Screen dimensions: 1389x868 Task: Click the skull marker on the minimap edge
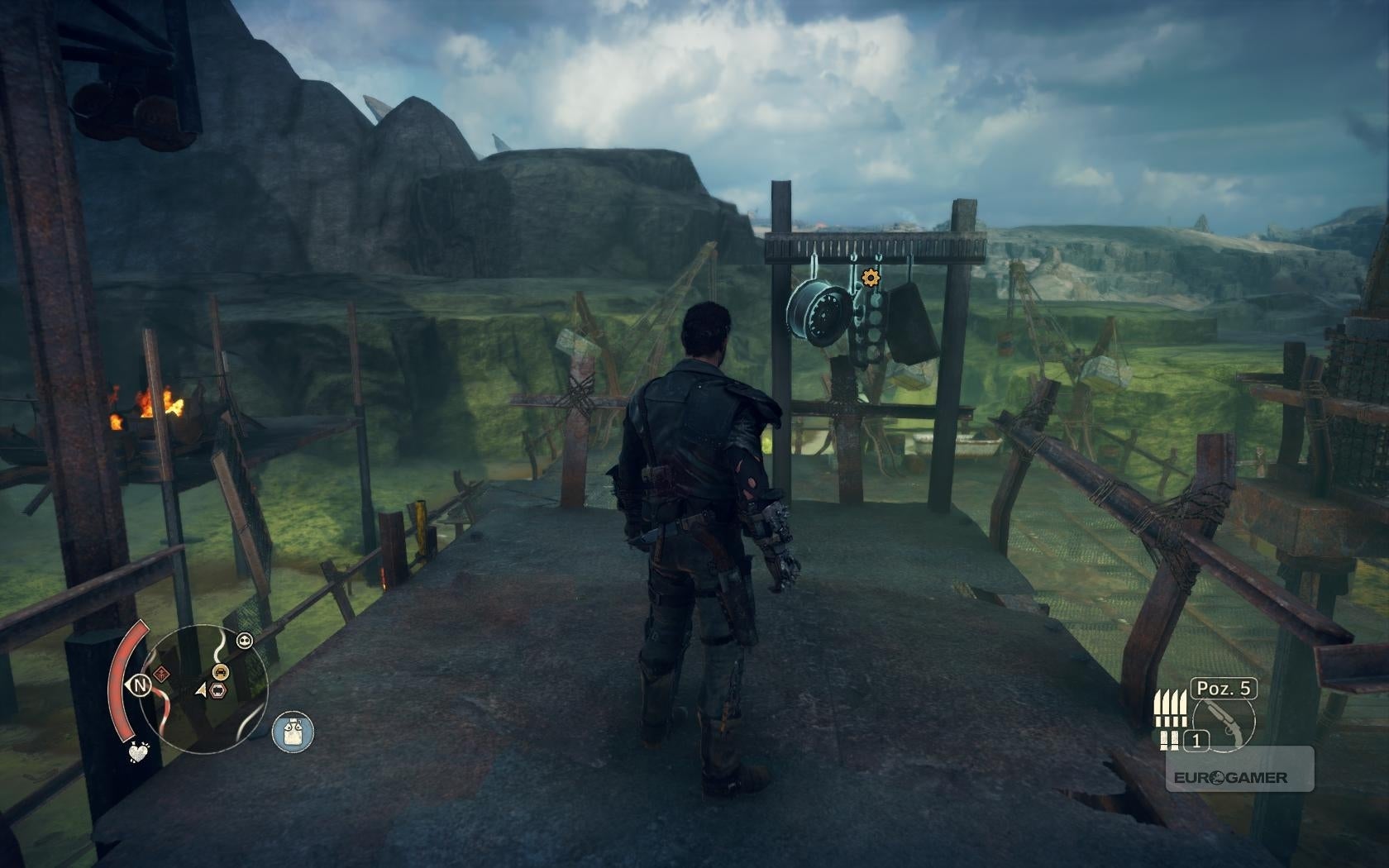pyautogui.click(x=244, y=640)
